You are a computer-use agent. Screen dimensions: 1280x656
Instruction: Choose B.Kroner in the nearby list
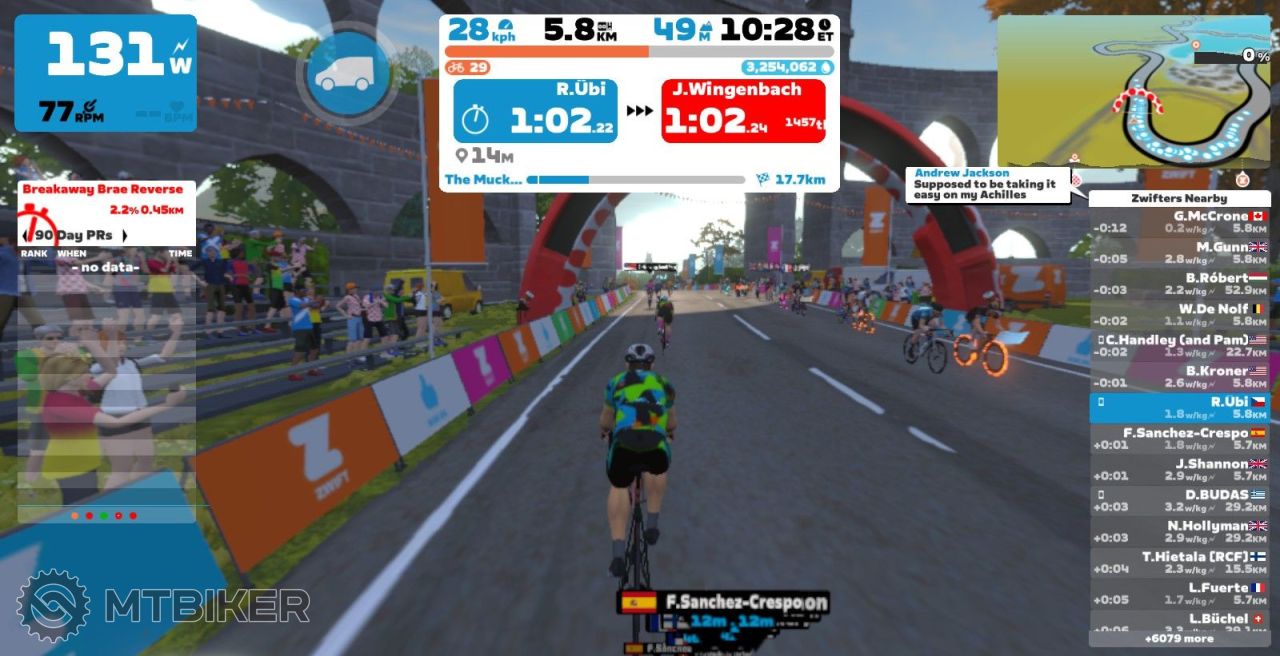tap(1179, 377)
